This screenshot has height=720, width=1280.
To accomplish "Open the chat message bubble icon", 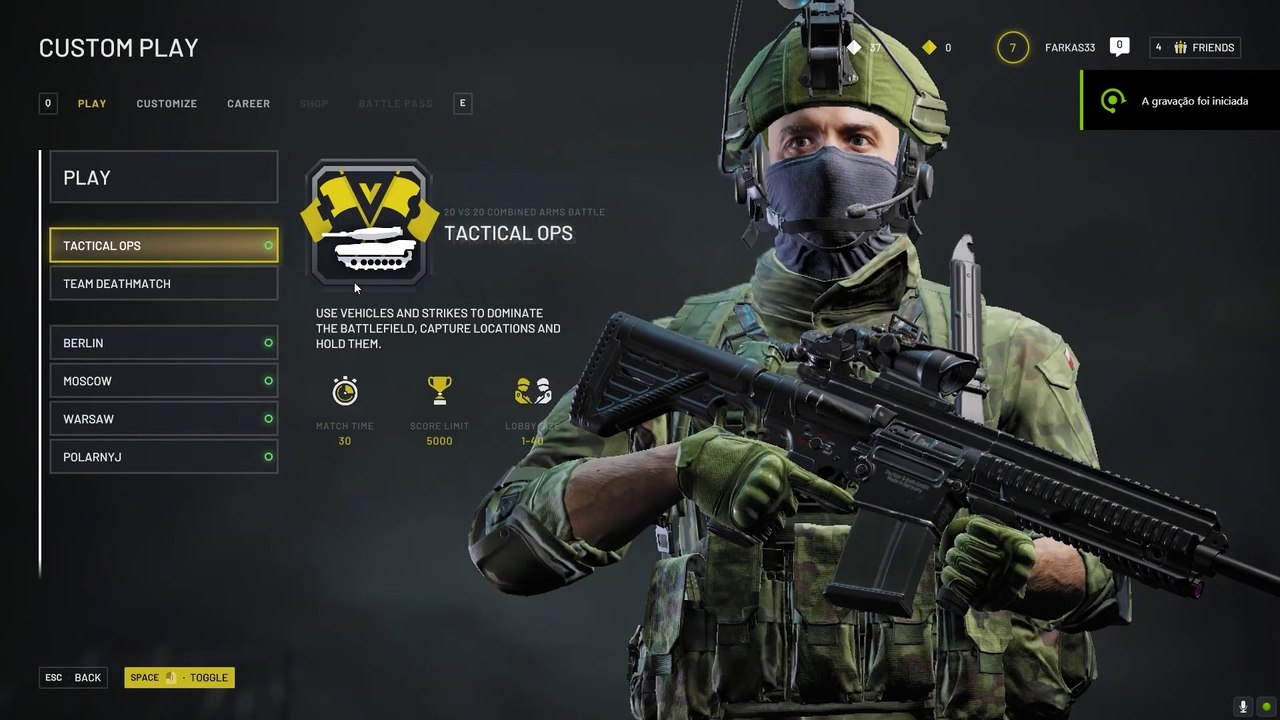I will coord(1120,47).
